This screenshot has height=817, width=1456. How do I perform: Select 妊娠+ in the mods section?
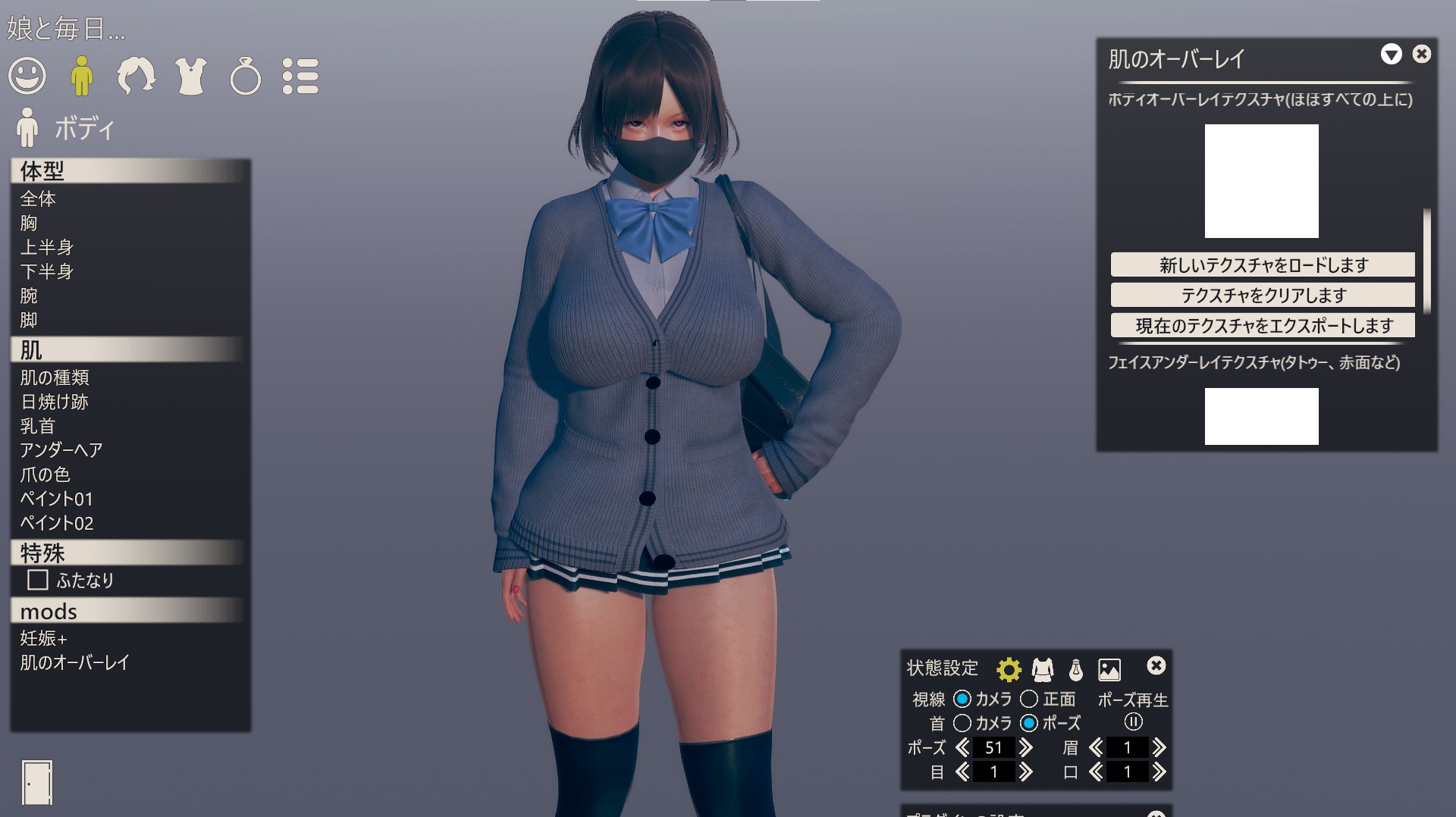[x=44, y=638]
